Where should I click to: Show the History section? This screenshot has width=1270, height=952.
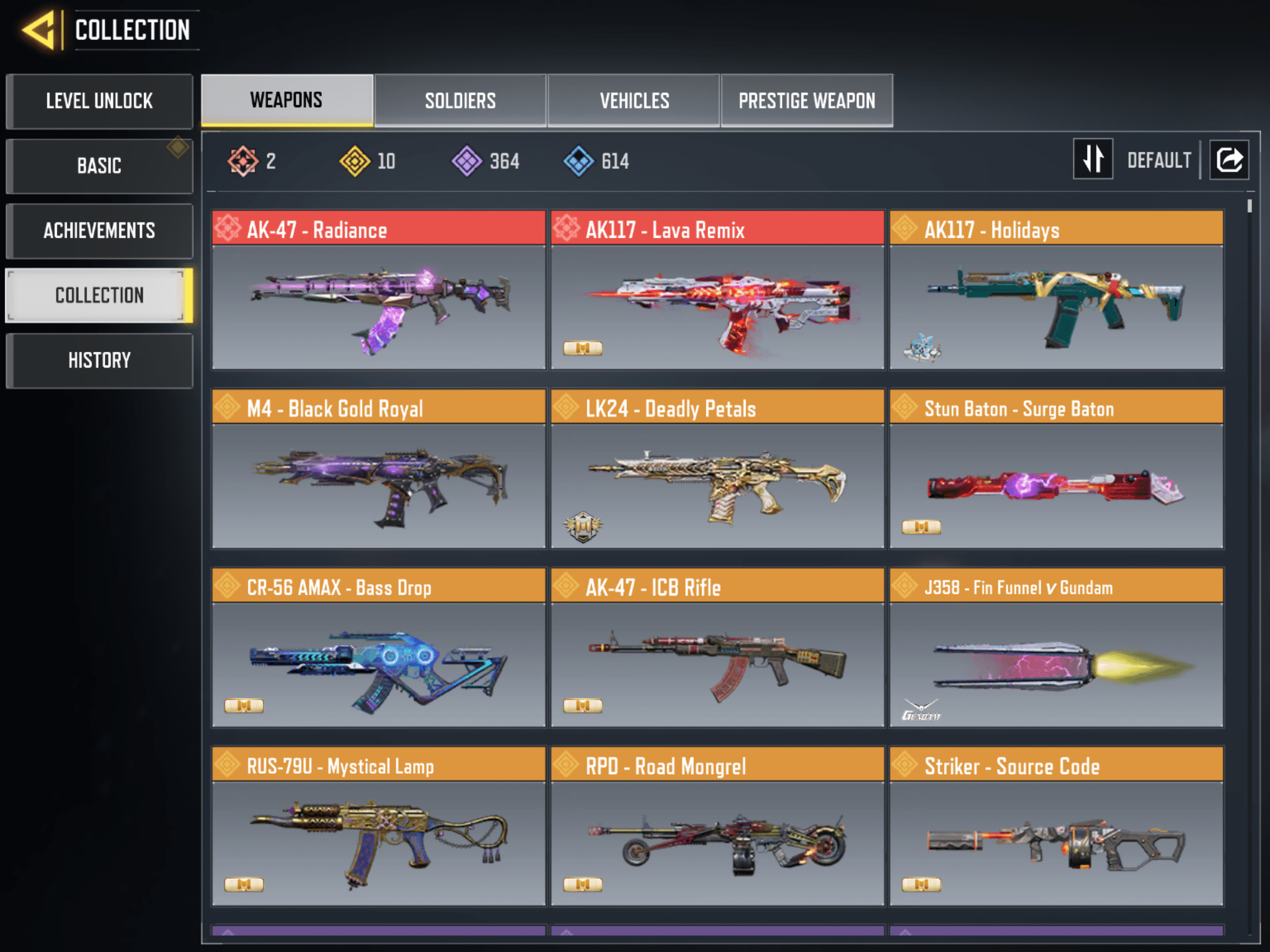(x=99, y=360)
